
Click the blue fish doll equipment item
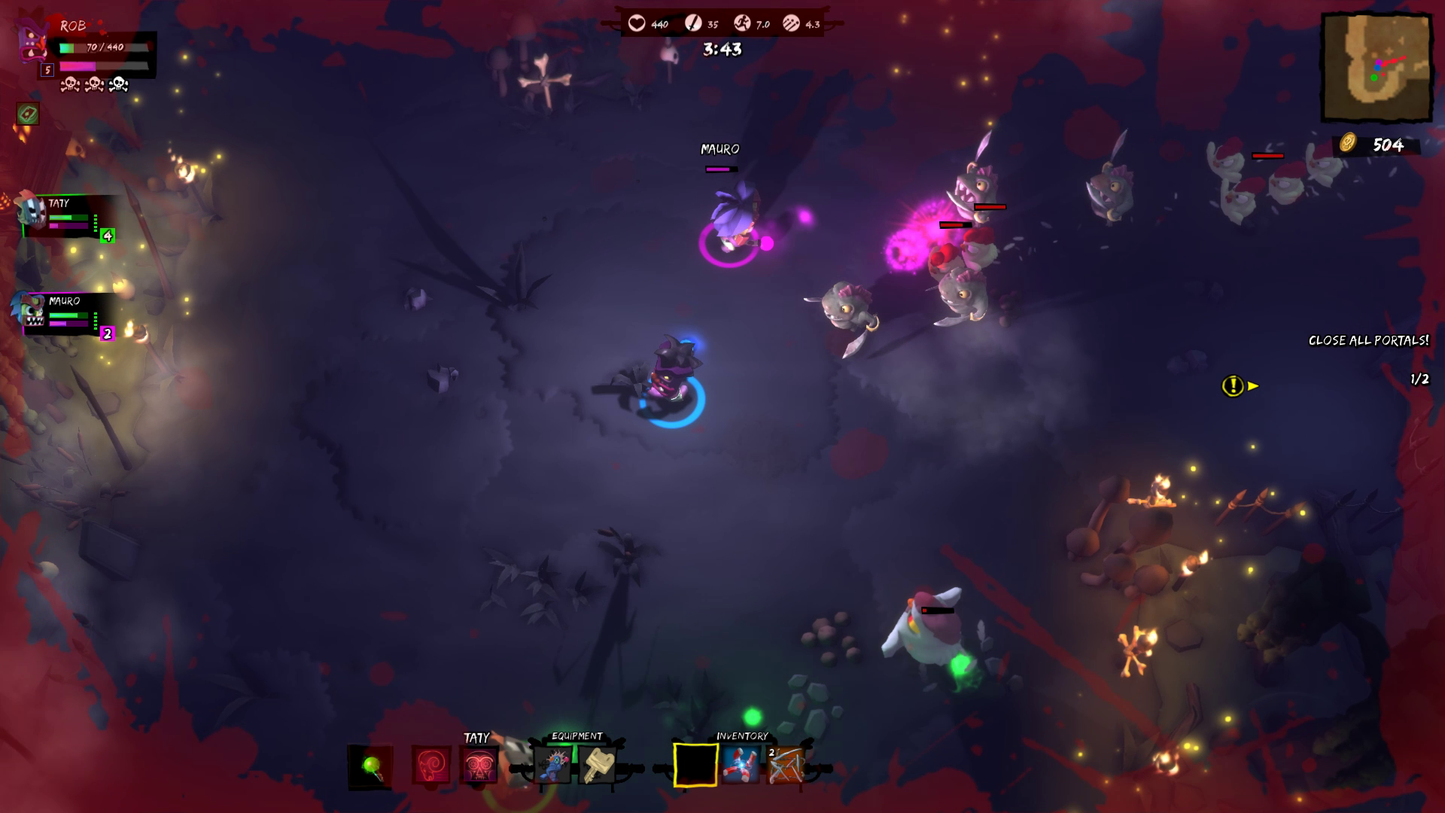coord(552,764)
